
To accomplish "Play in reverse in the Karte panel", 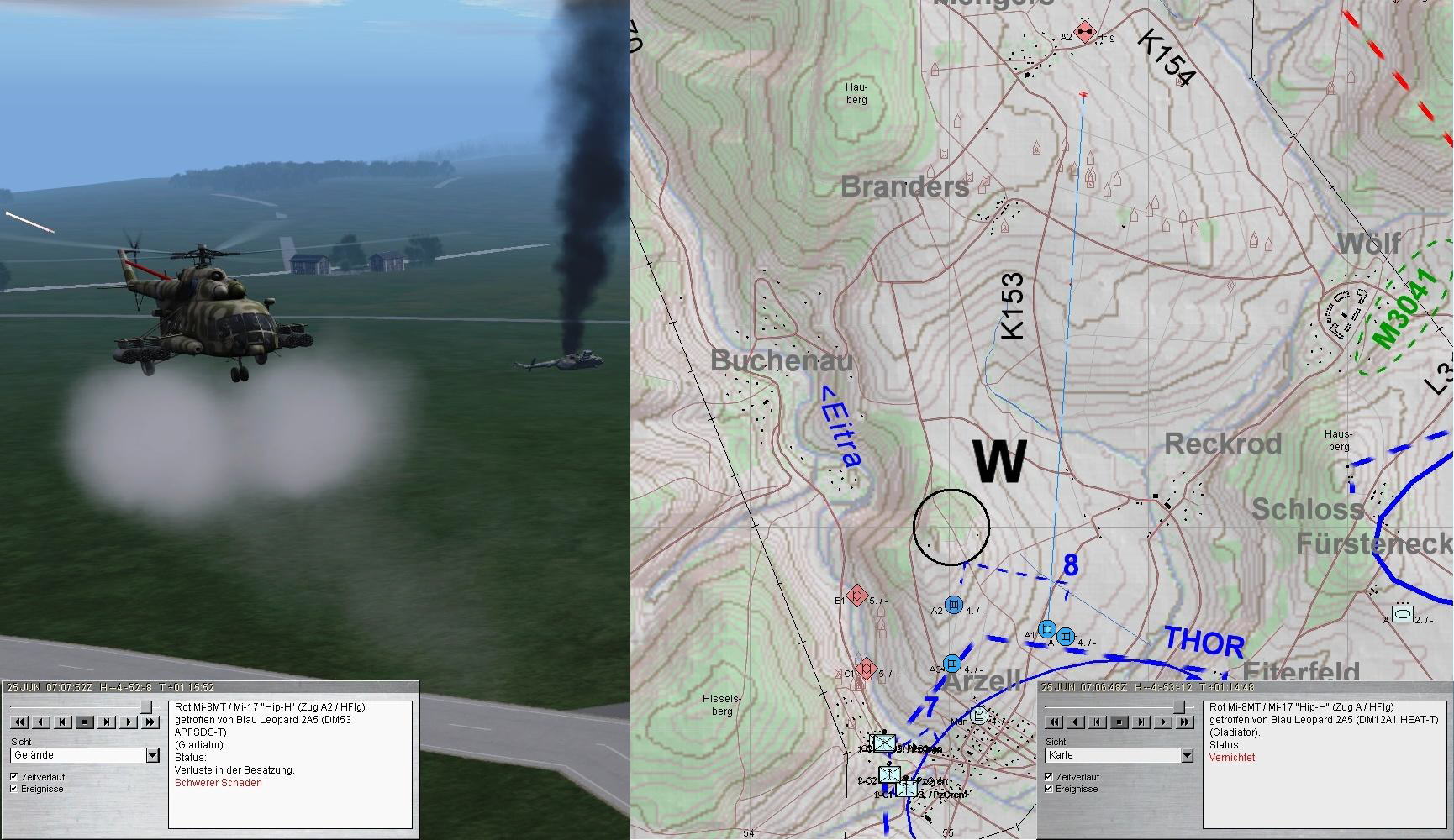I will [1075, 722].
